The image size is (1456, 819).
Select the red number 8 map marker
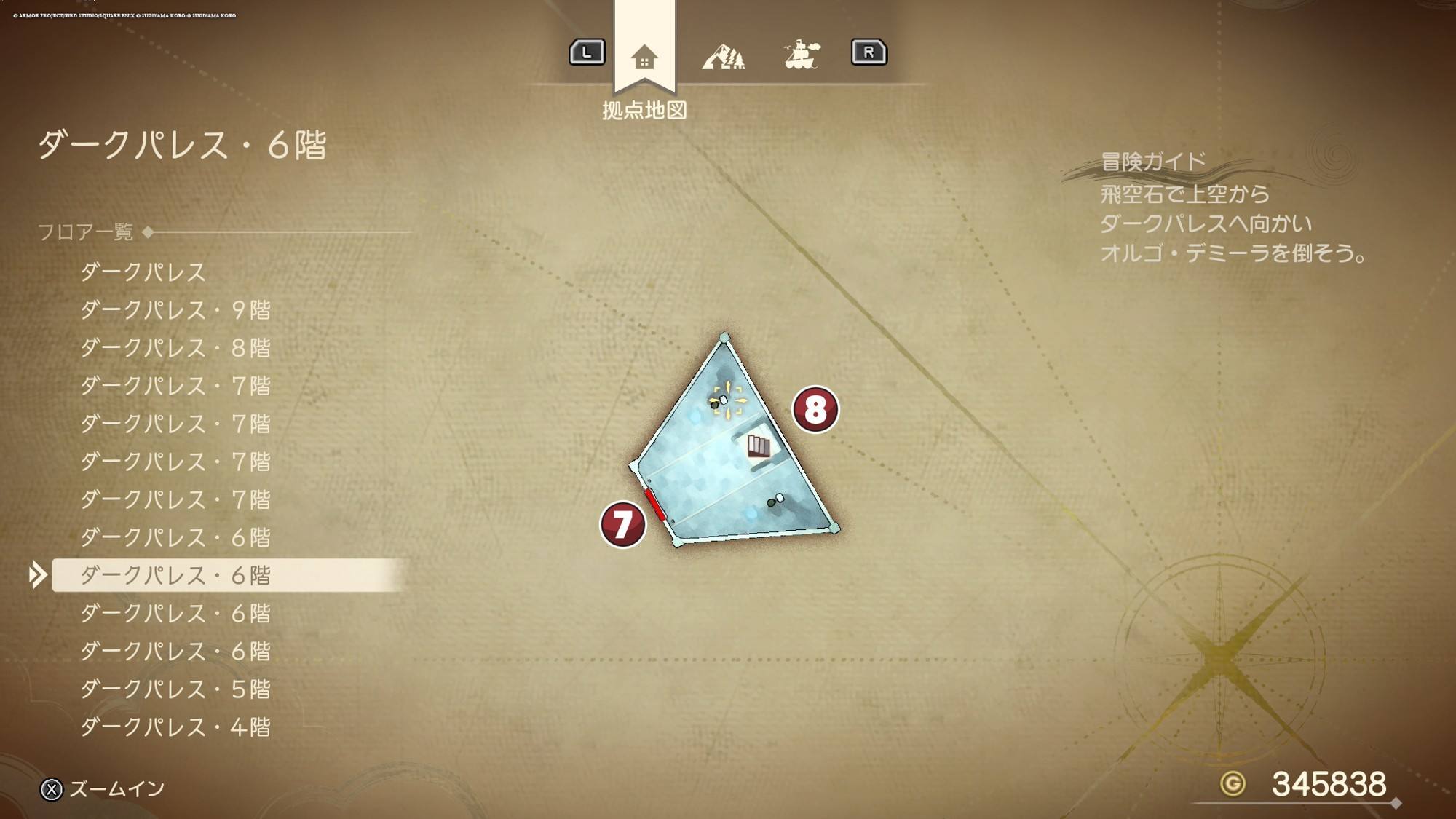[x=815, y=409]
